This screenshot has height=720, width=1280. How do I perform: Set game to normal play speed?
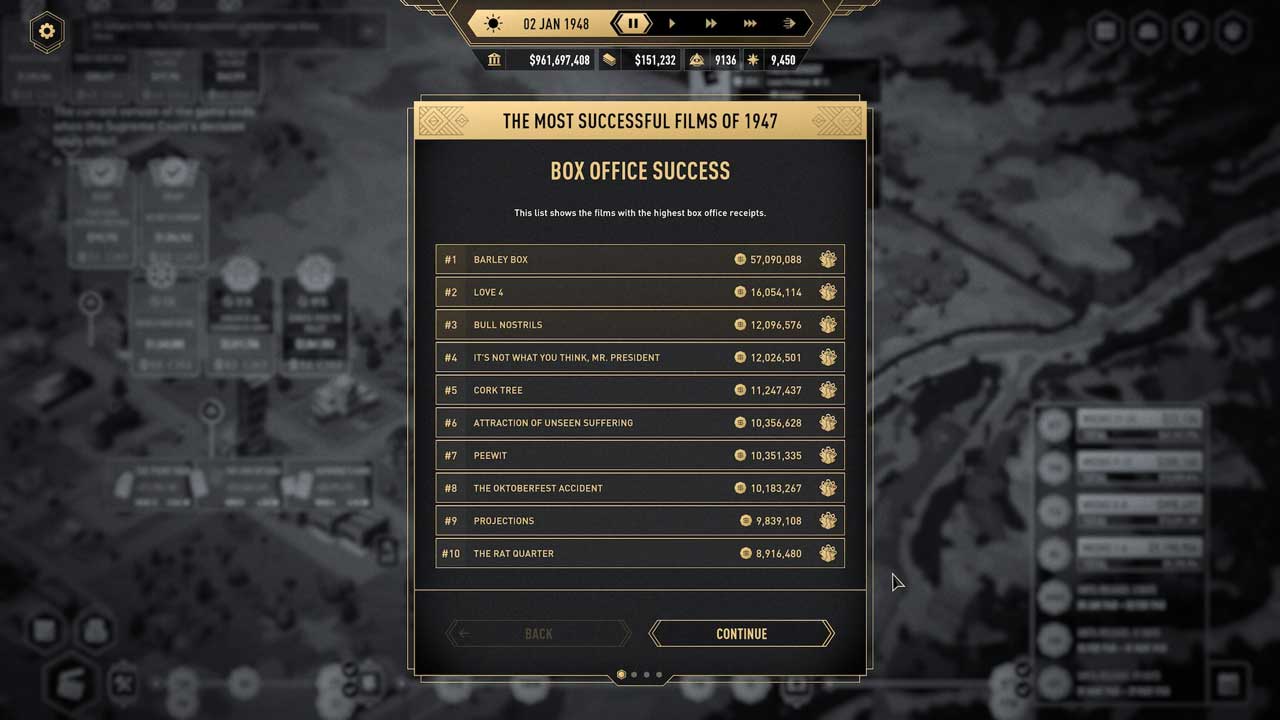pyautogui.click(x=672, y=23)
